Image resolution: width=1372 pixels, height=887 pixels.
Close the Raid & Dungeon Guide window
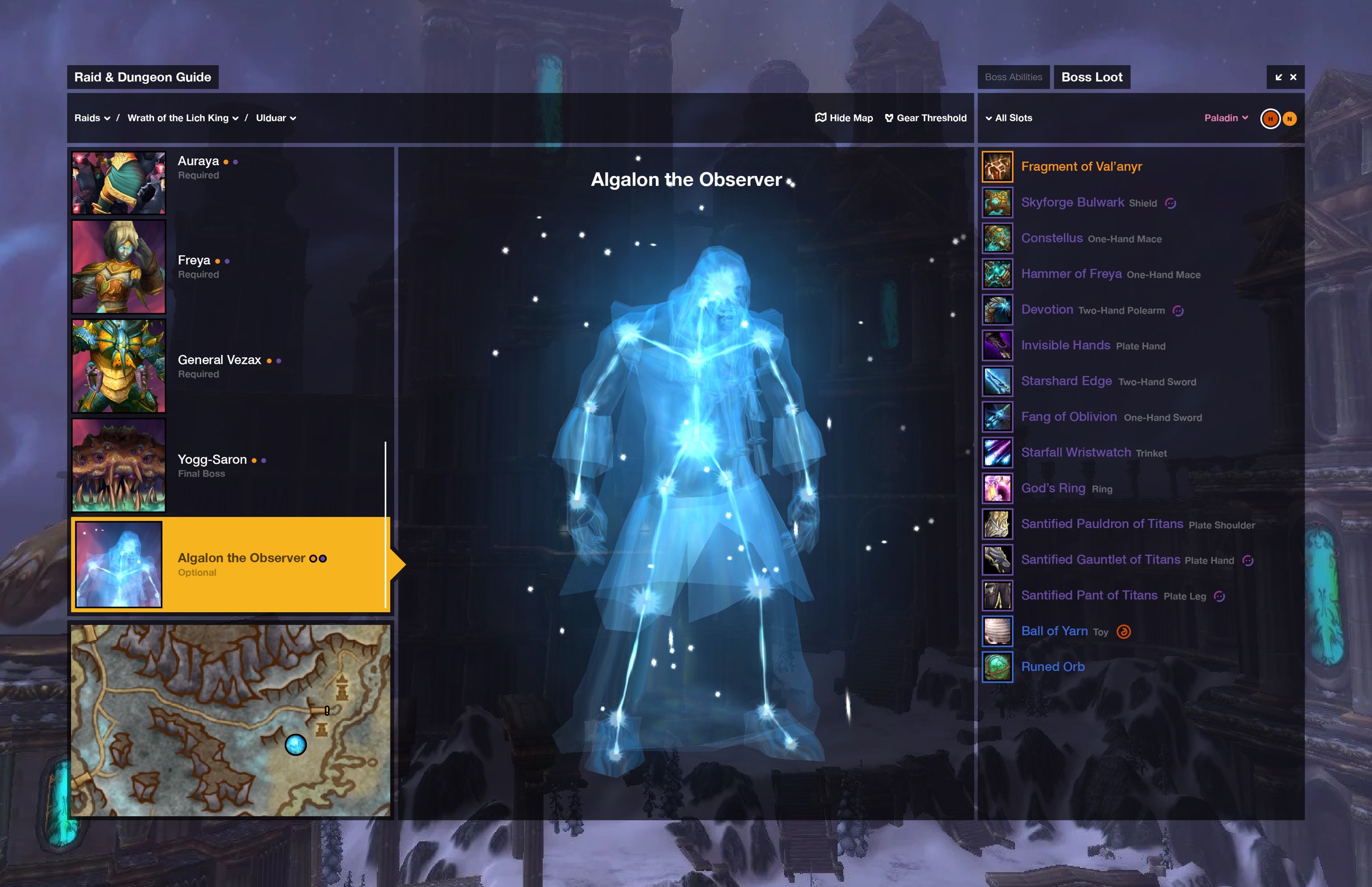coord(1293,77)
